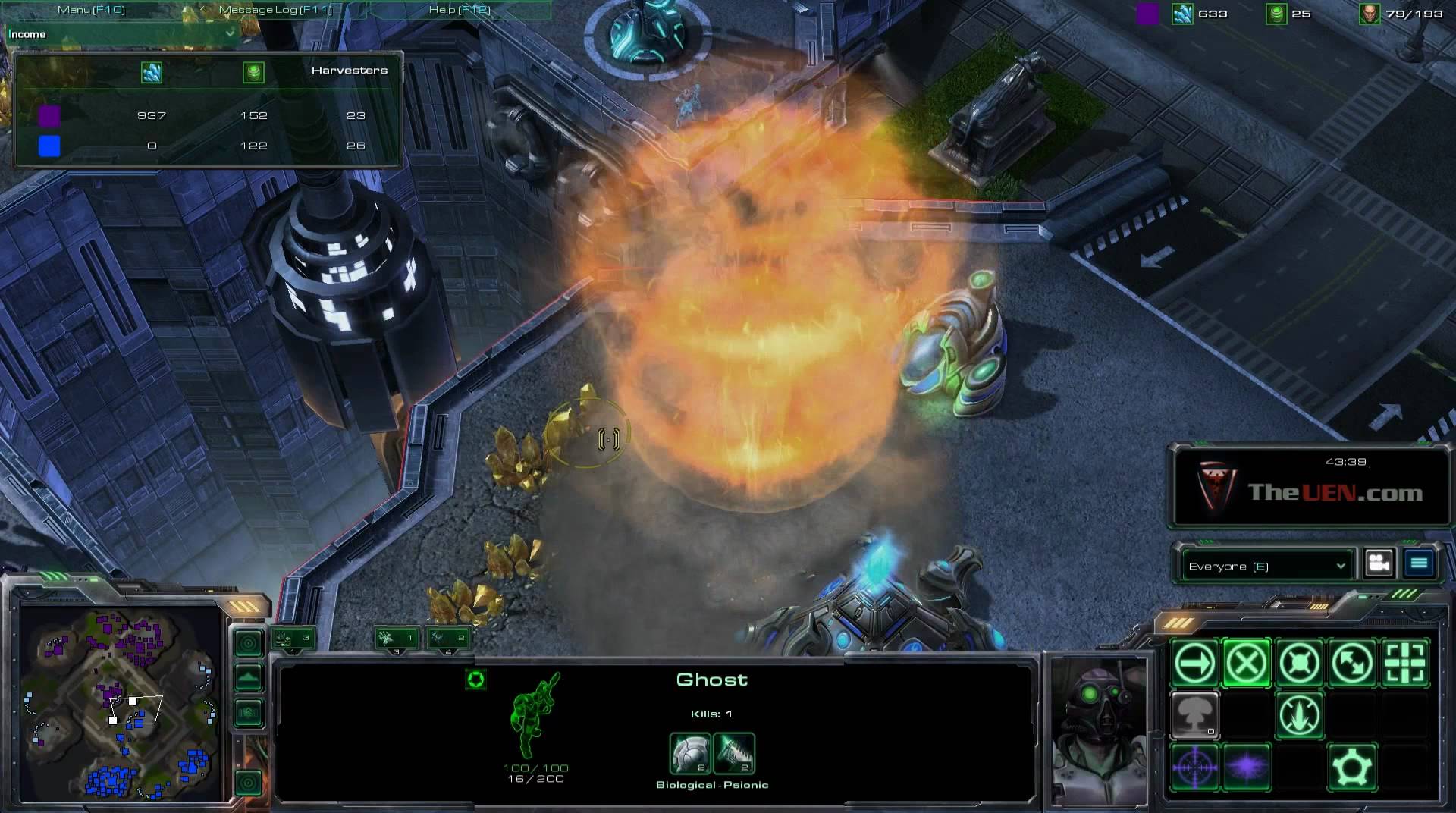Toggle the observer camera button
1456x813 pixels.
coord(1379,563)
